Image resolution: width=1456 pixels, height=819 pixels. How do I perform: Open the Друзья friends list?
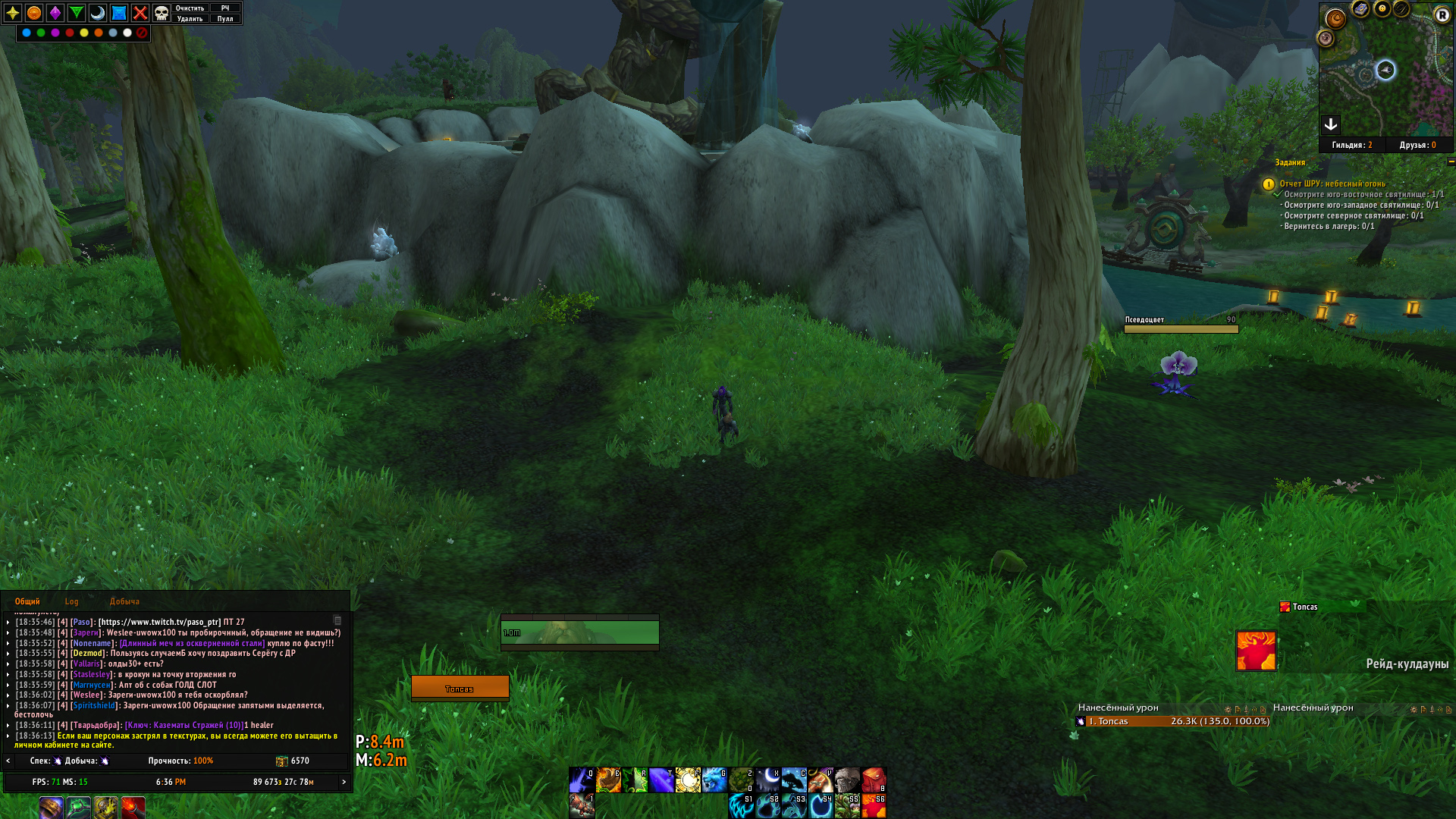(x=1417, y=145)
